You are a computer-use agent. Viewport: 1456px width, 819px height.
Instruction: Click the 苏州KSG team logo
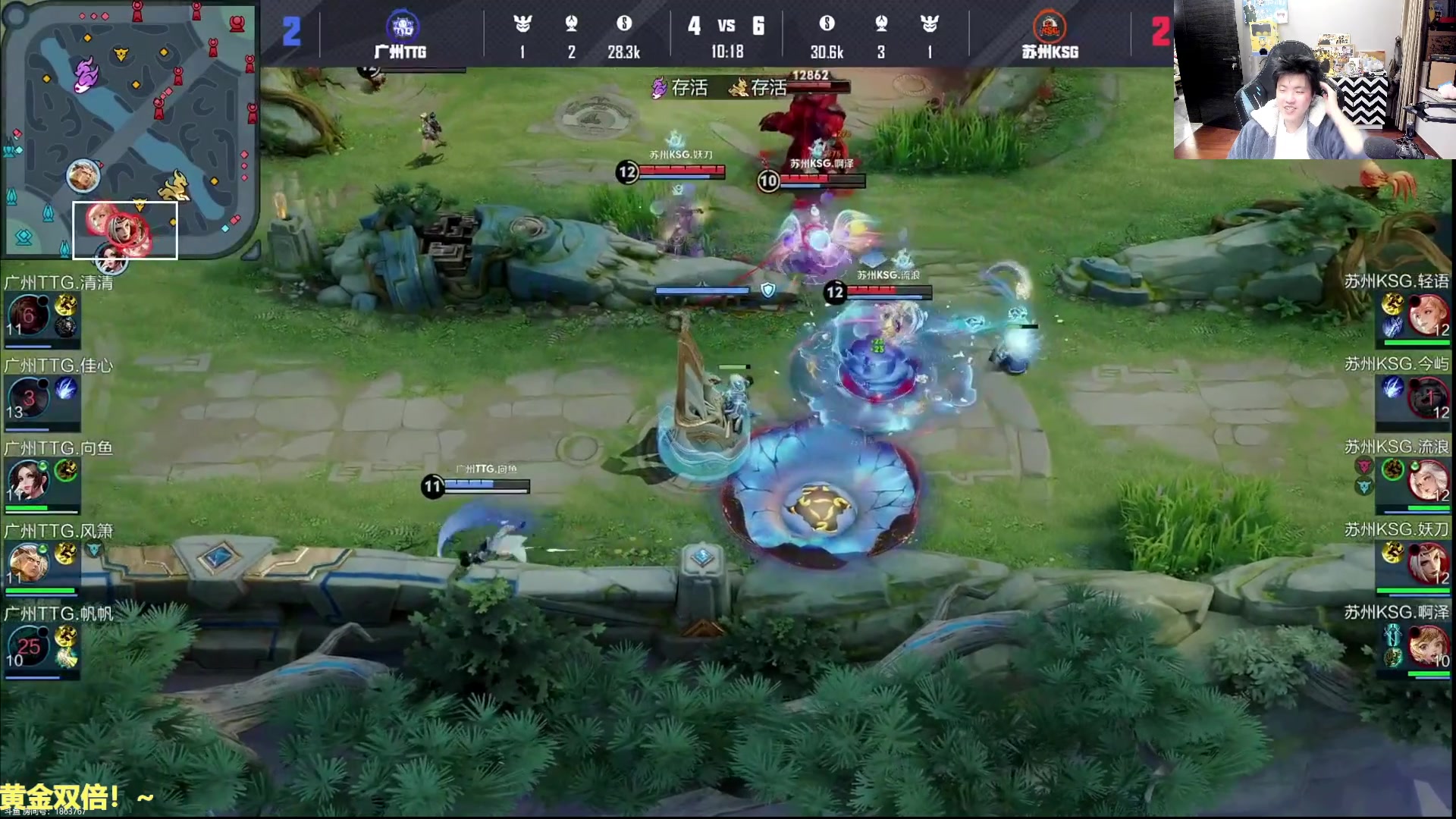[x=1050, y=27]
